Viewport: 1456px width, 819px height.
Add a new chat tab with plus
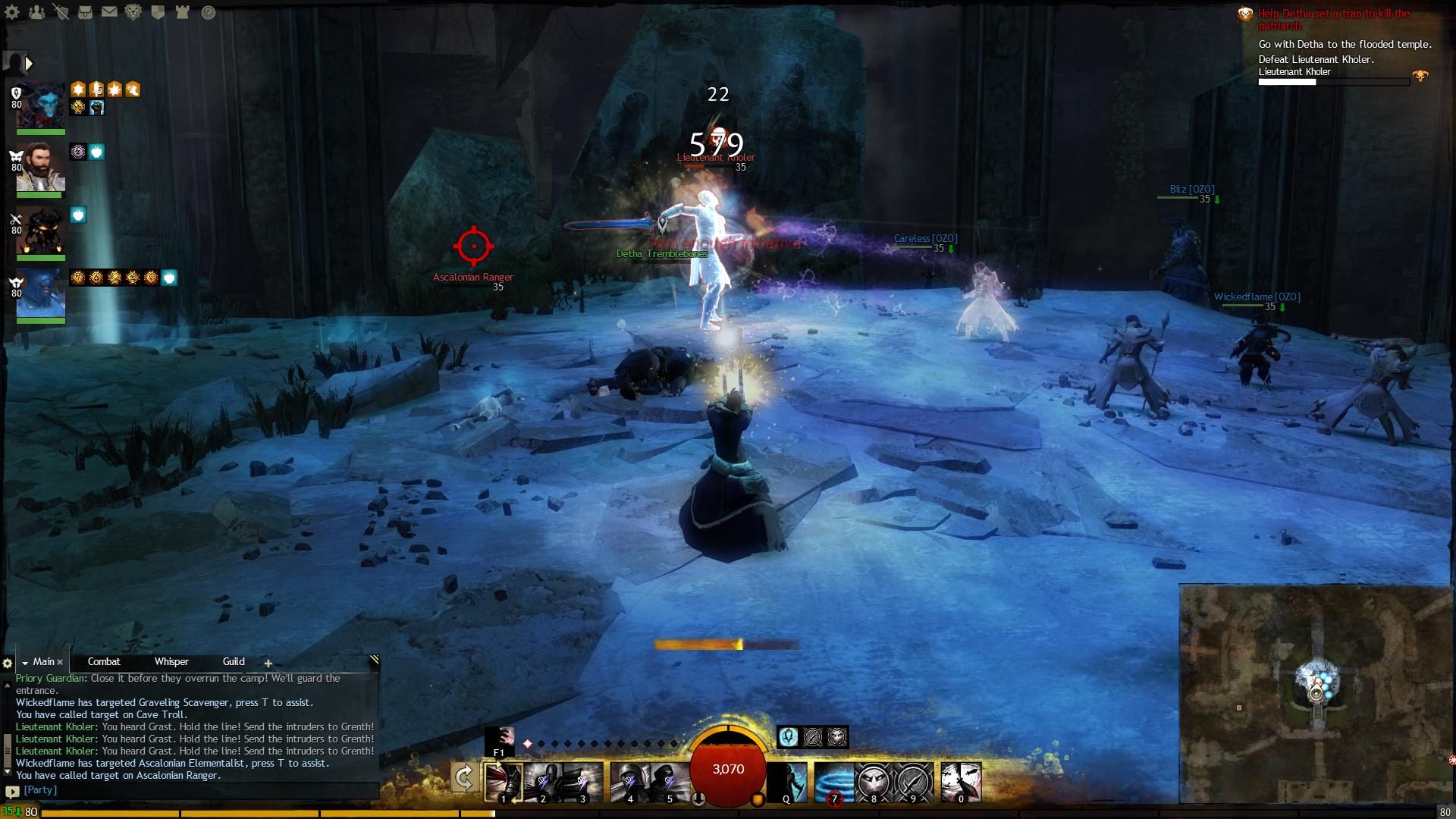pyautogui.click(x=268, y=664)
